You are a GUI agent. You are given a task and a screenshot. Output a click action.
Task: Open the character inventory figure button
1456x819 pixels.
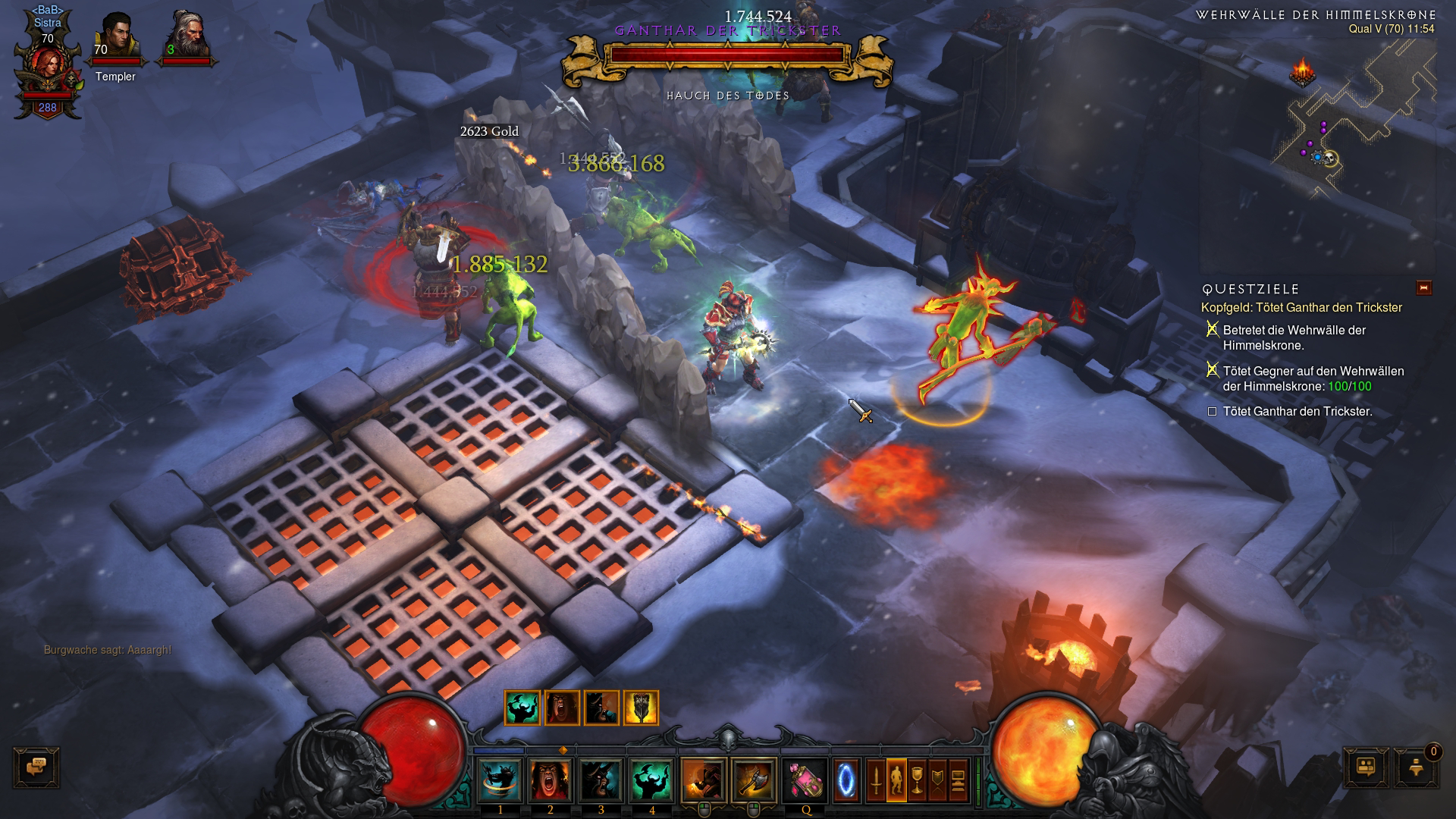pyautogui.click(x=896, y=780)
